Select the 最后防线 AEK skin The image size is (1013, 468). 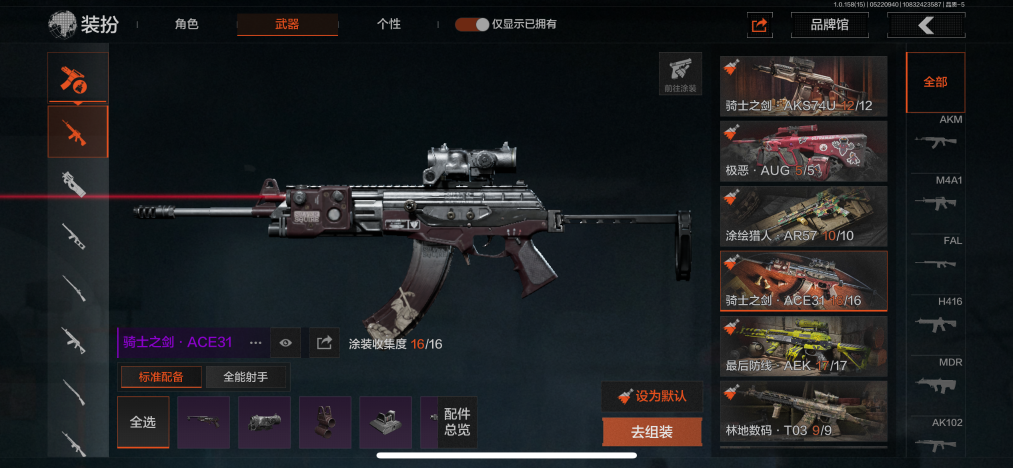pyautogui.click(x=803, y=345)
